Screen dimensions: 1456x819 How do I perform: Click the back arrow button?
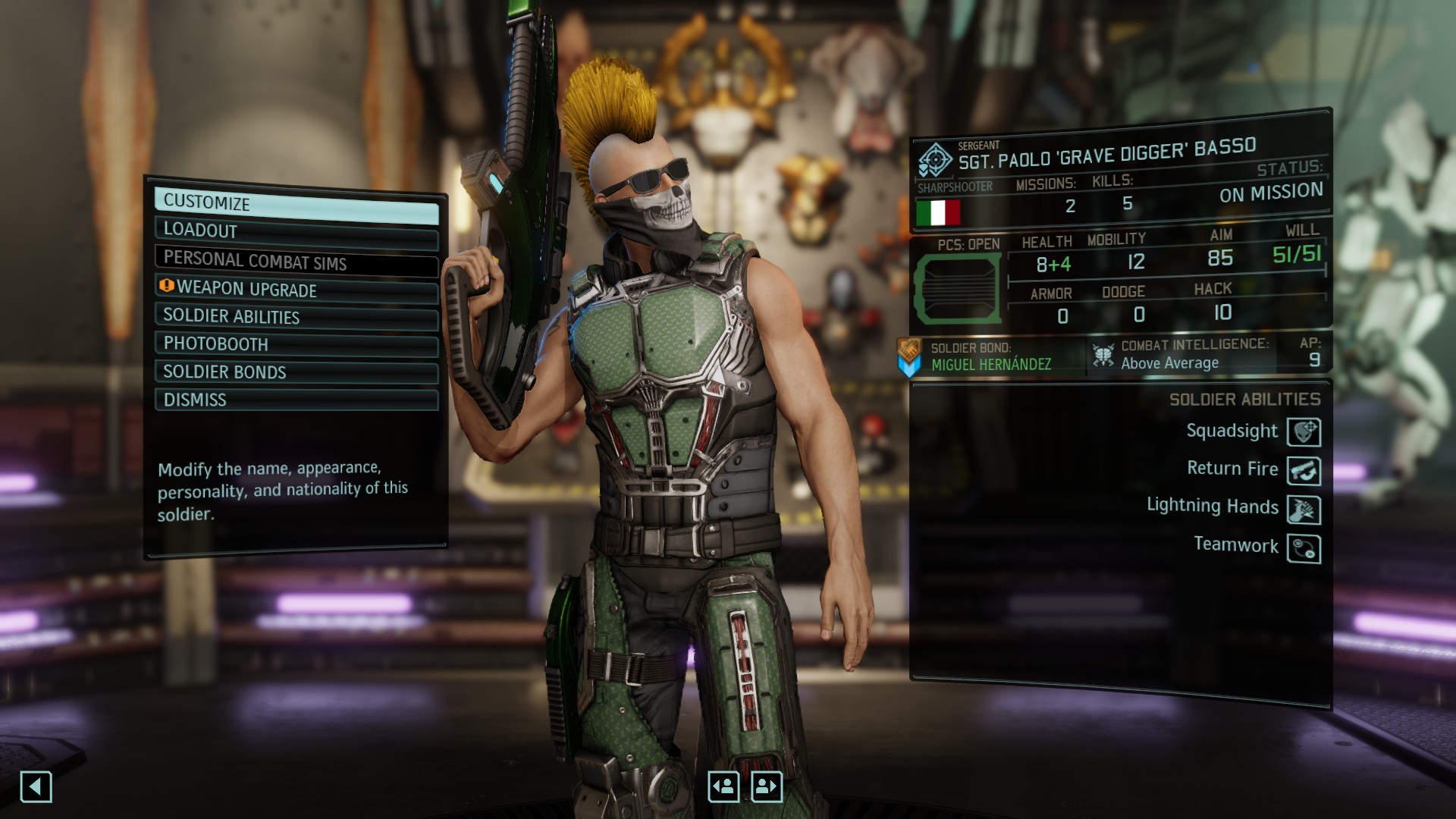click(x=36, y=787)
